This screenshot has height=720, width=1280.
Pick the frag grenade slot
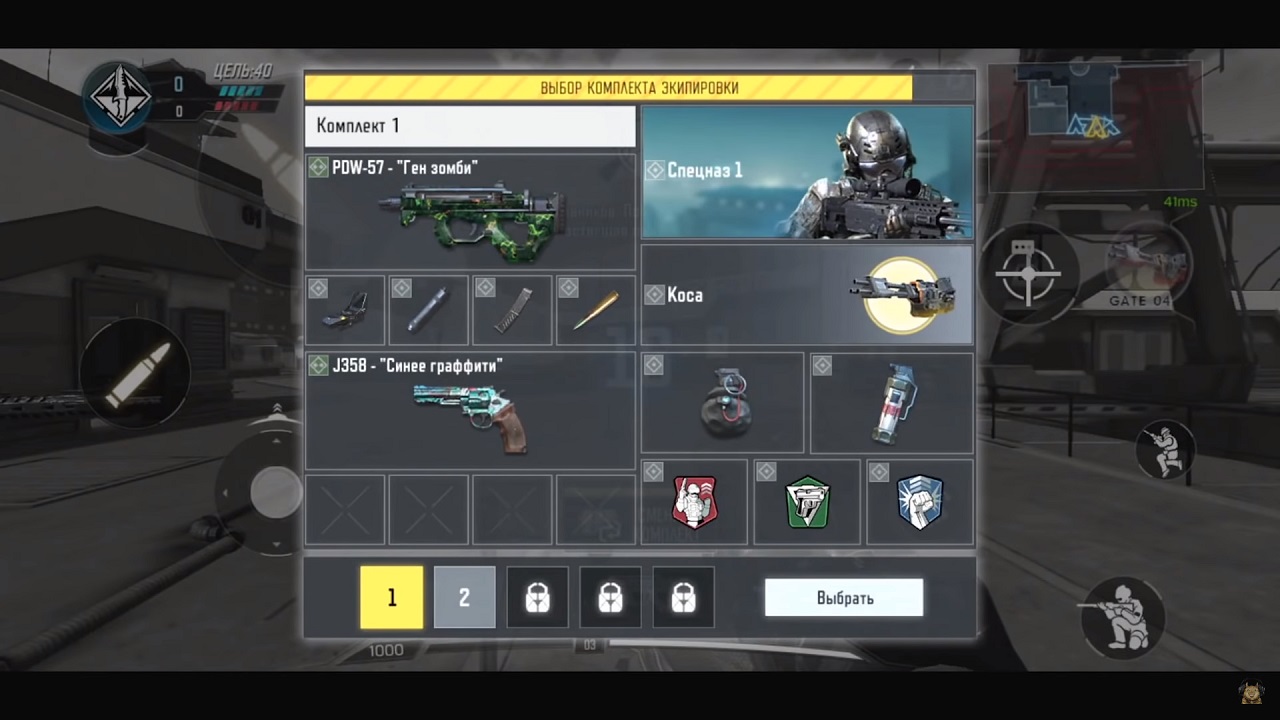click(722, 403)
